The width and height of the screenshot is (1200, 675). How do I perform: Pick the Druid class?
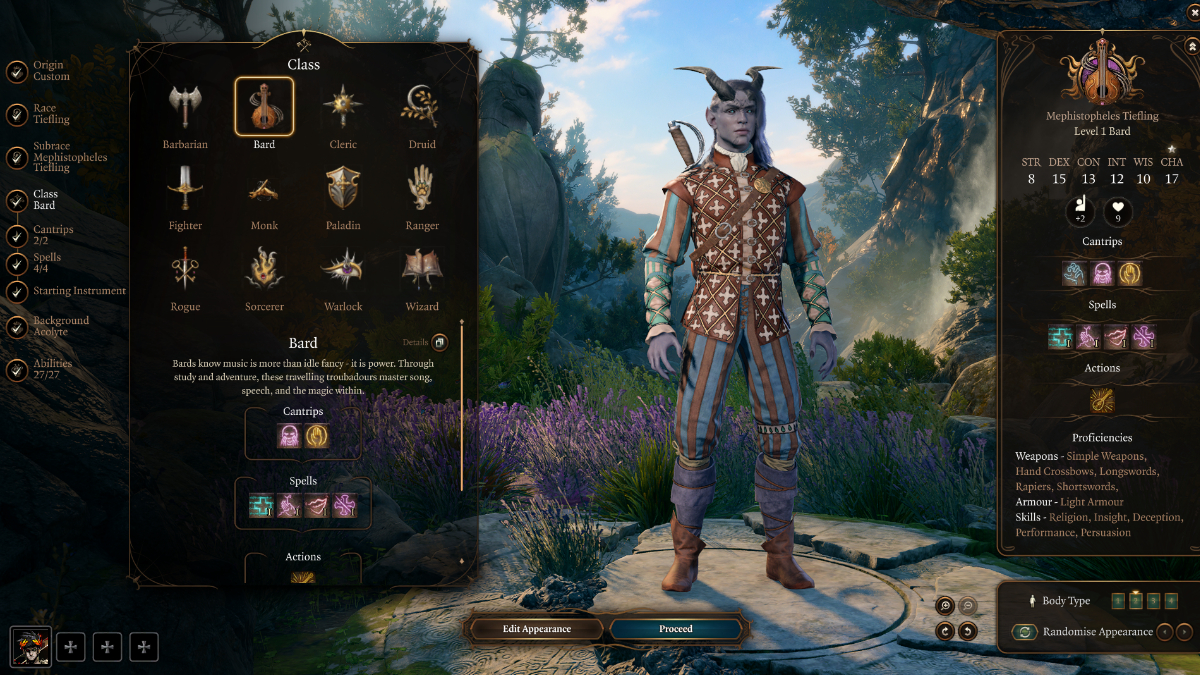tap(422, 107)
